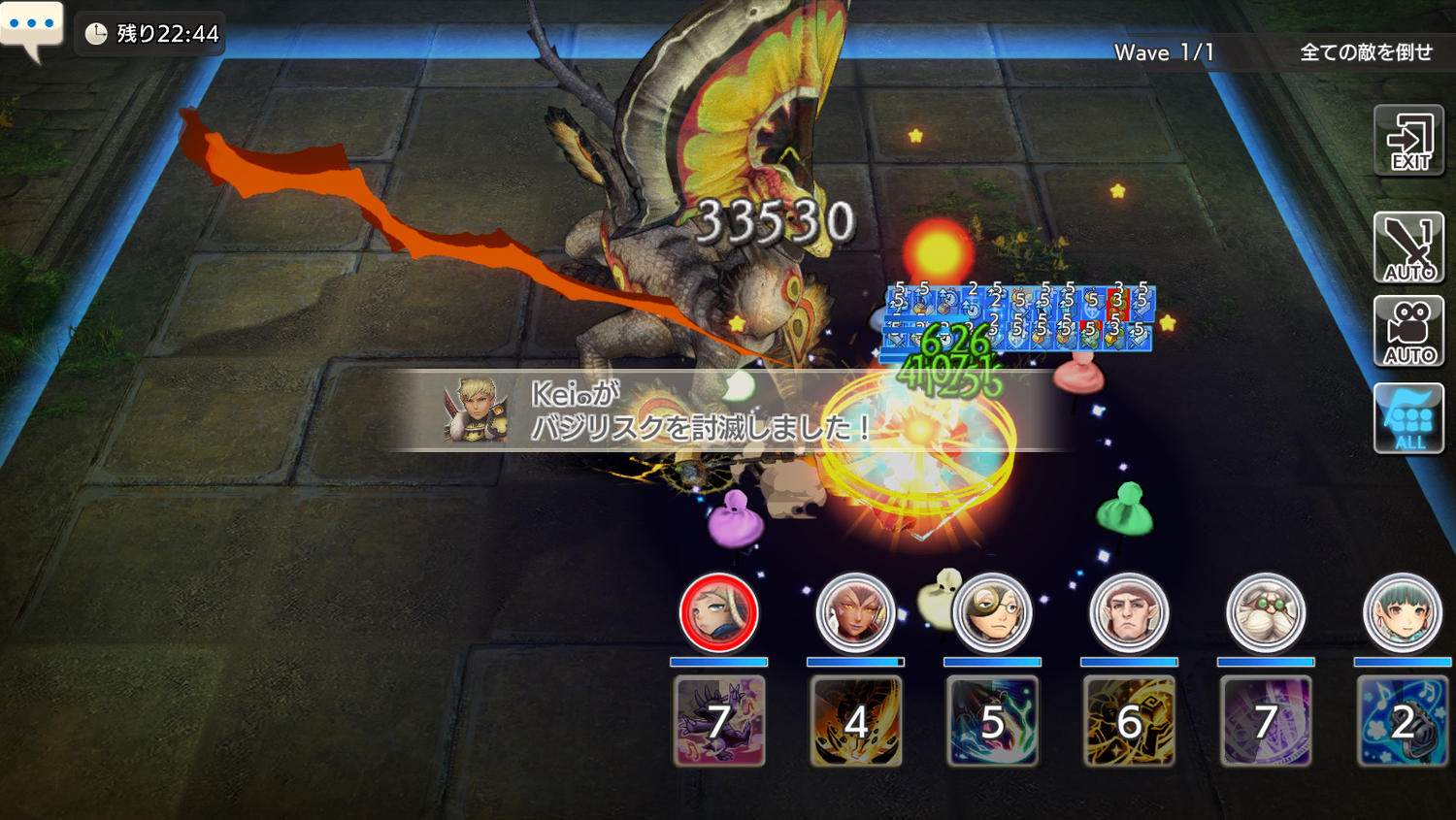Select the white-bearded elder portrait
Image resolution: width=1456 pixels, height=820 pixels.
point(1266,613)
